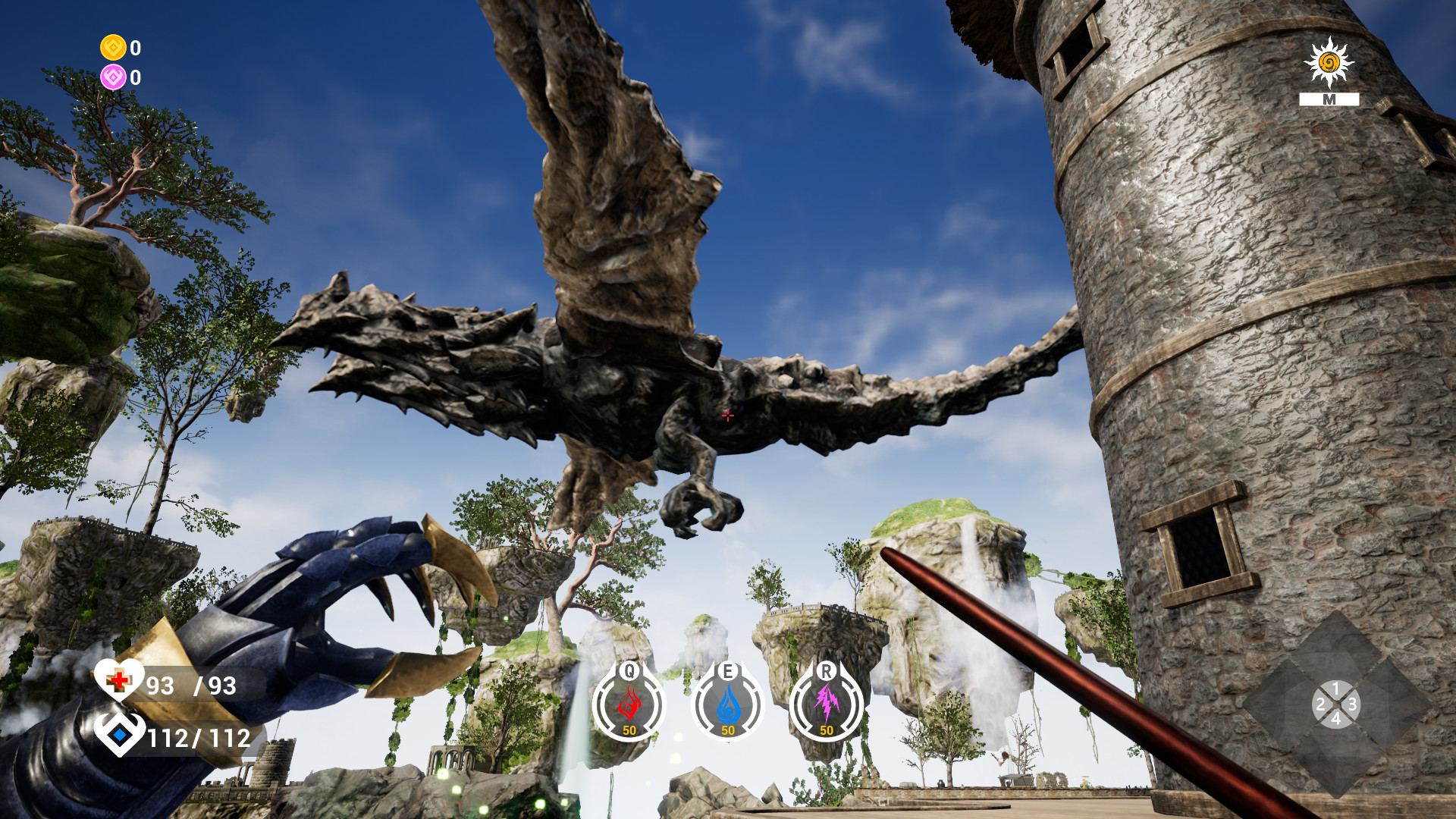Click the lightning spell R icon
The width and height of the screenshot is (1456, 819).
coord(827,701)
